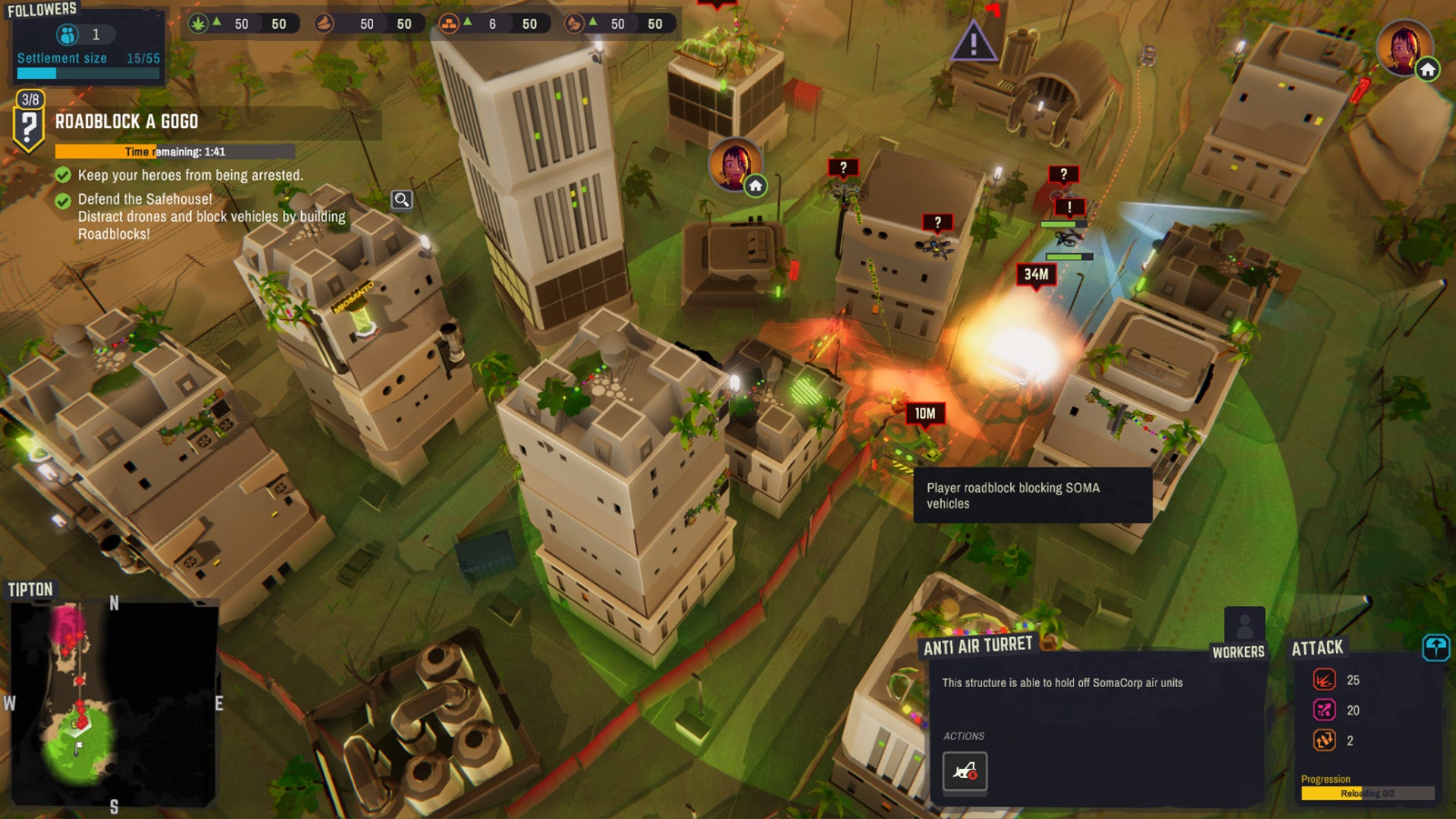Image resolution: width=1456 pixels, height=819 pixels.
Task: Click the green arrow toggle beside the leaf resource
Action: click(x=218, y=24)
